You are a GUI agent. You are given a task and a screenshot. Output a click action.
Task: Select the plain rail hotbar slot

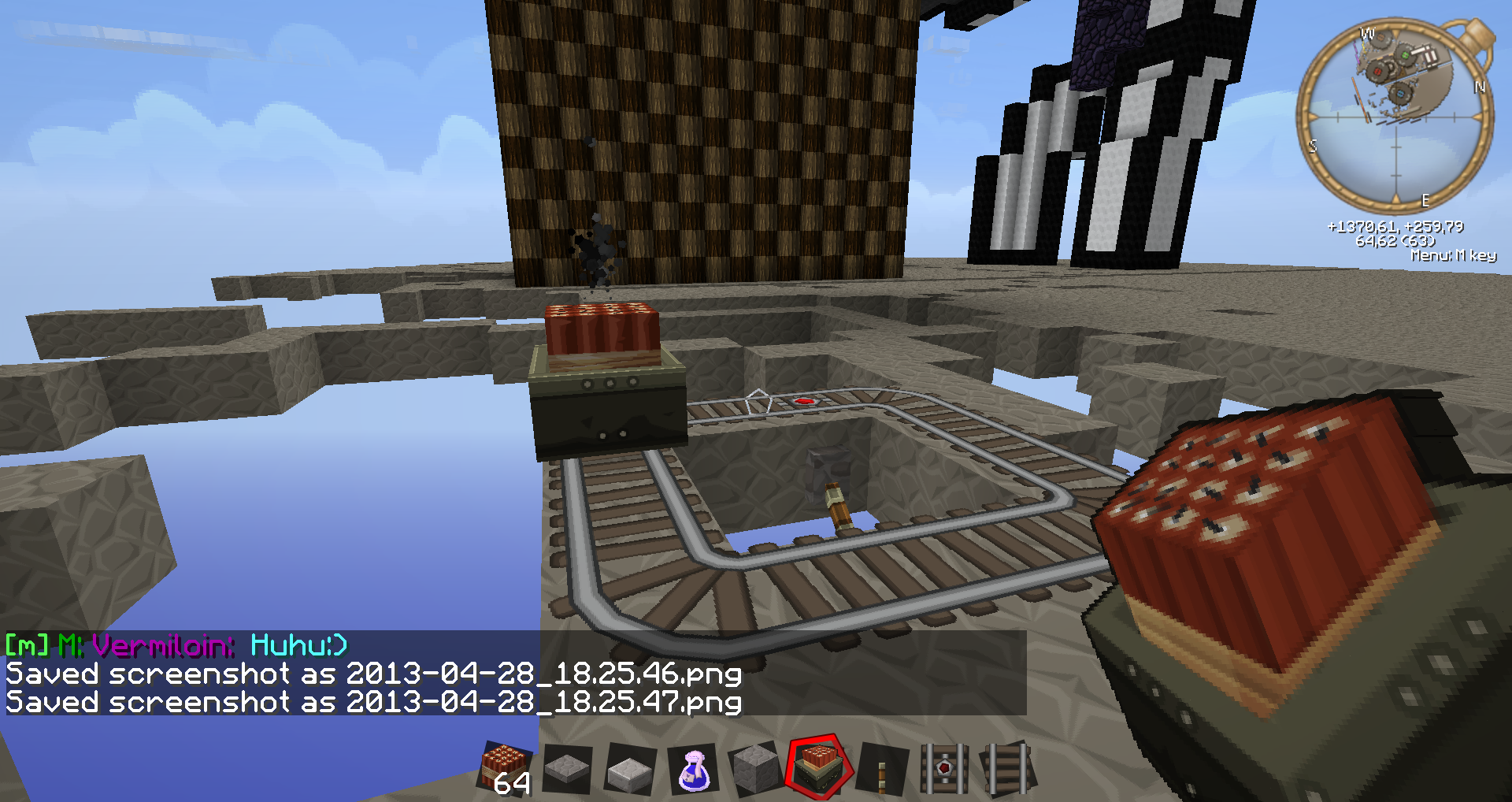[1007, 767]
